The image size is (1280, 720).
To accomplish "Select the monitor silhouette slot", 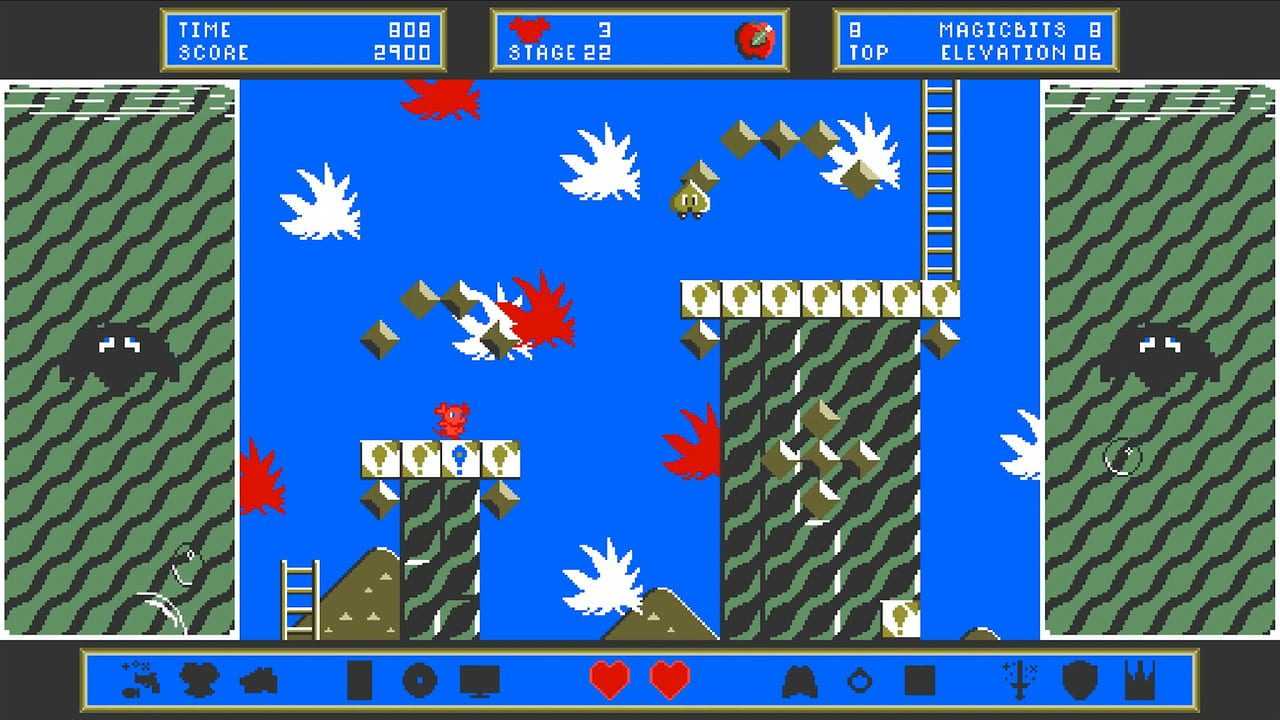I will click(x=479, y=681).
